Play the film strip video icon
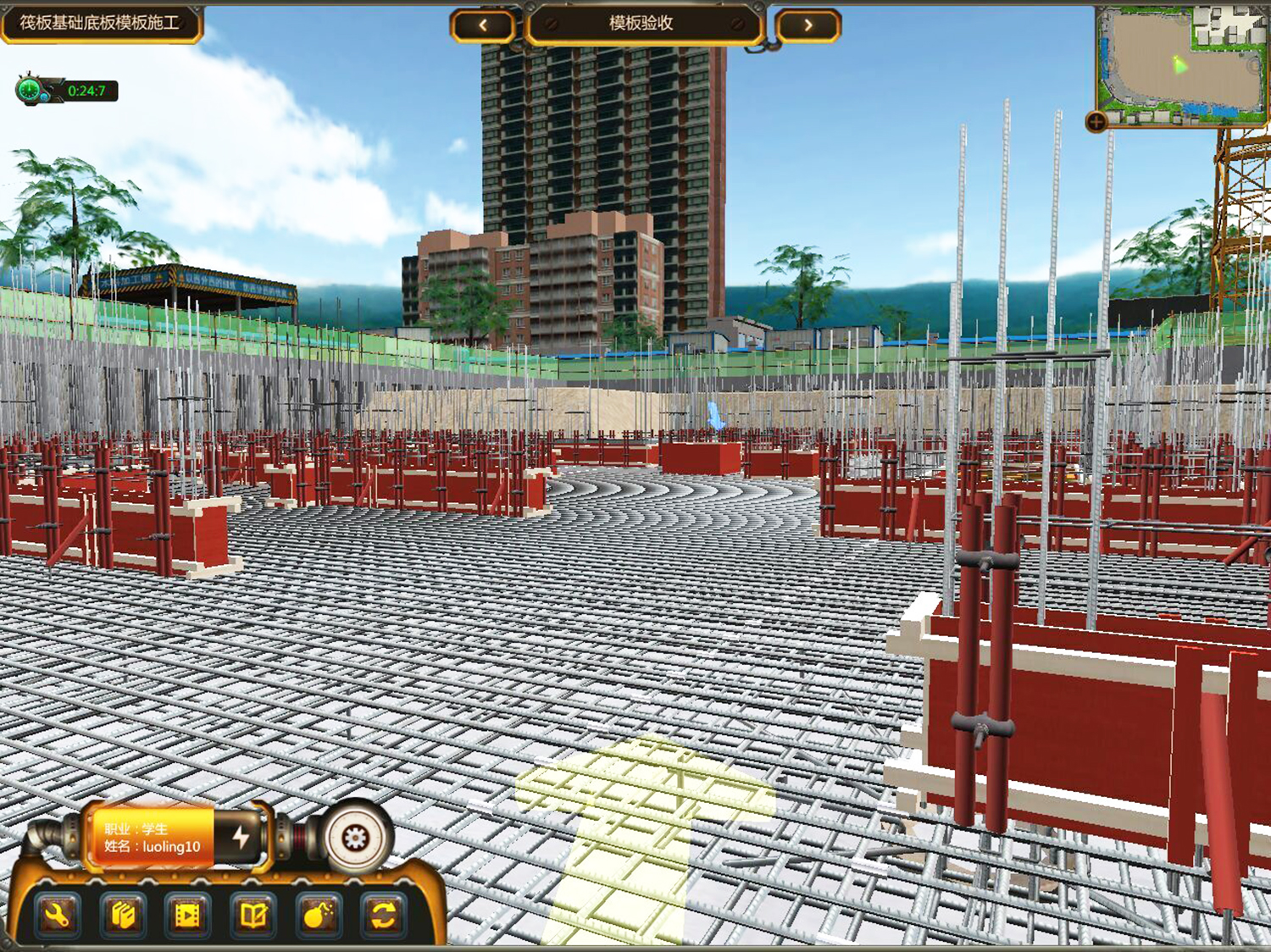The height and width of the screenshot is (952, 1271). click(x=188, y=916)
